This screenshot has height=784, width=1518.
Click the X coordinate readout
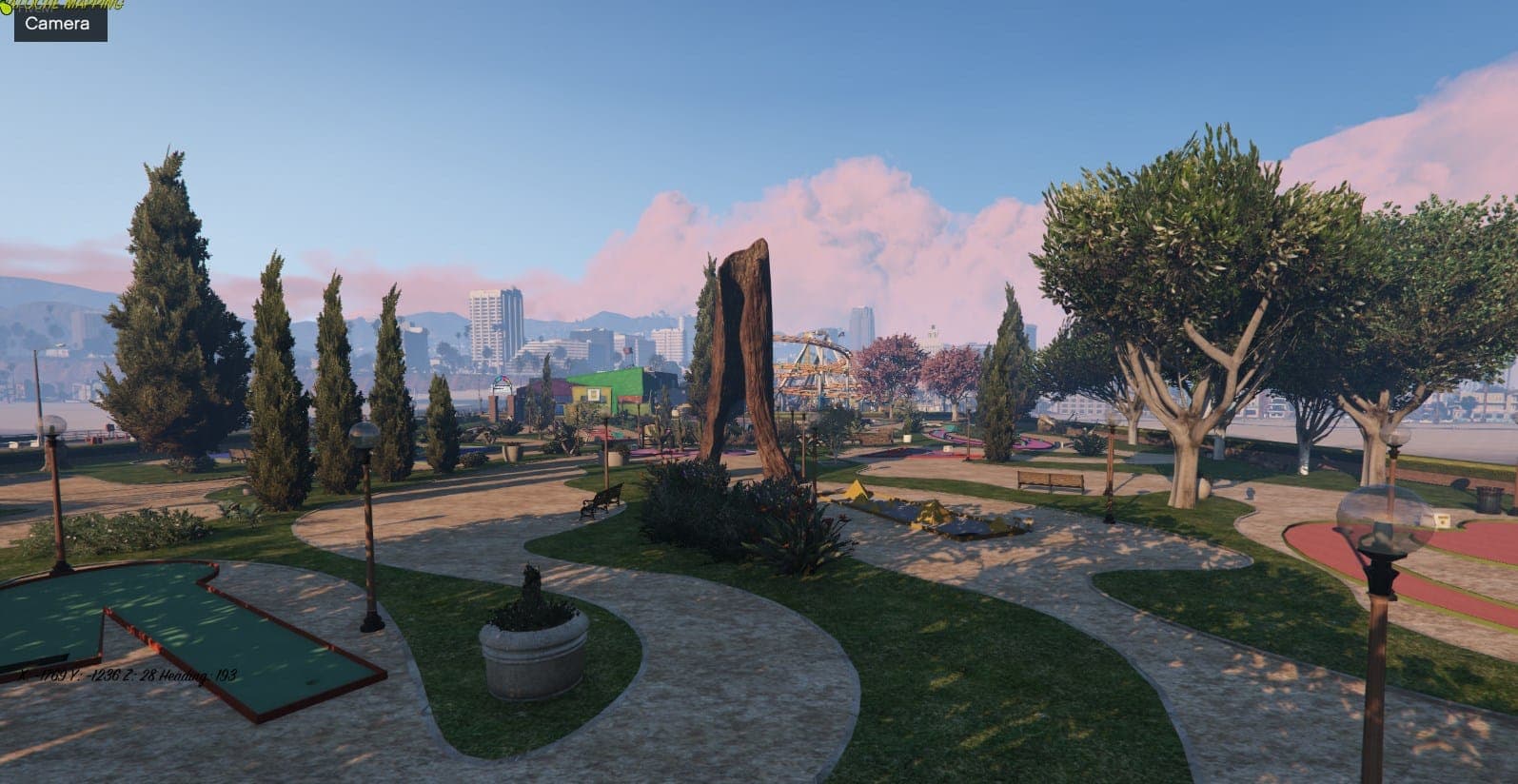[x=36, y=674]
